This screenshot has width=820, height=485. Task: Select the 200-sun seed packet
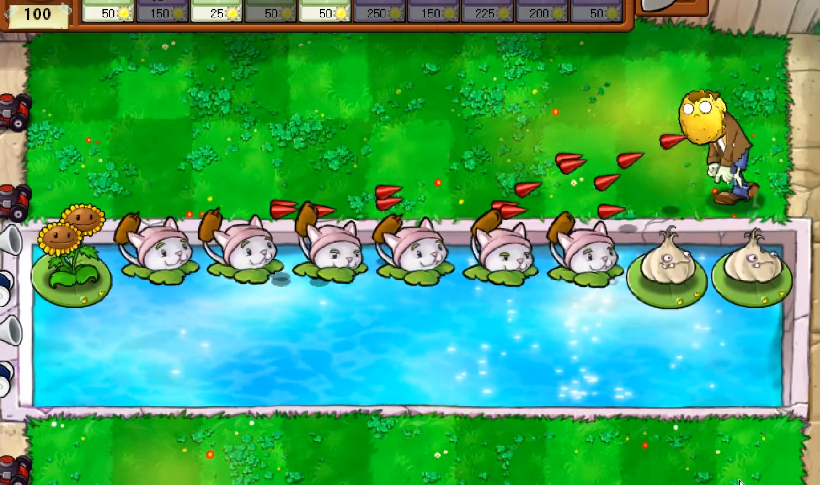pos(541,12)
